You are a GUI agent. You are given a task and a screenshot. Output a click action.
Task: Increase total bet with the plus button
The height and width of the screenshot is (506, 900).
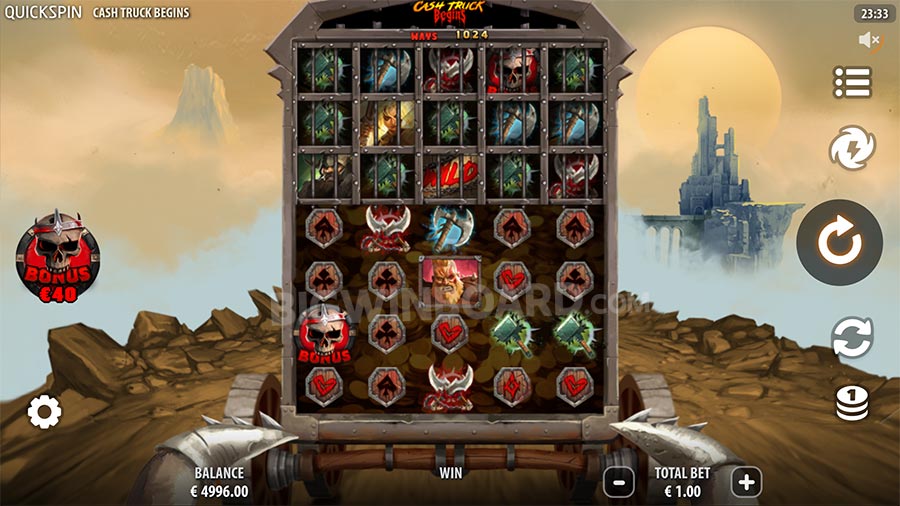coord(746,482)
